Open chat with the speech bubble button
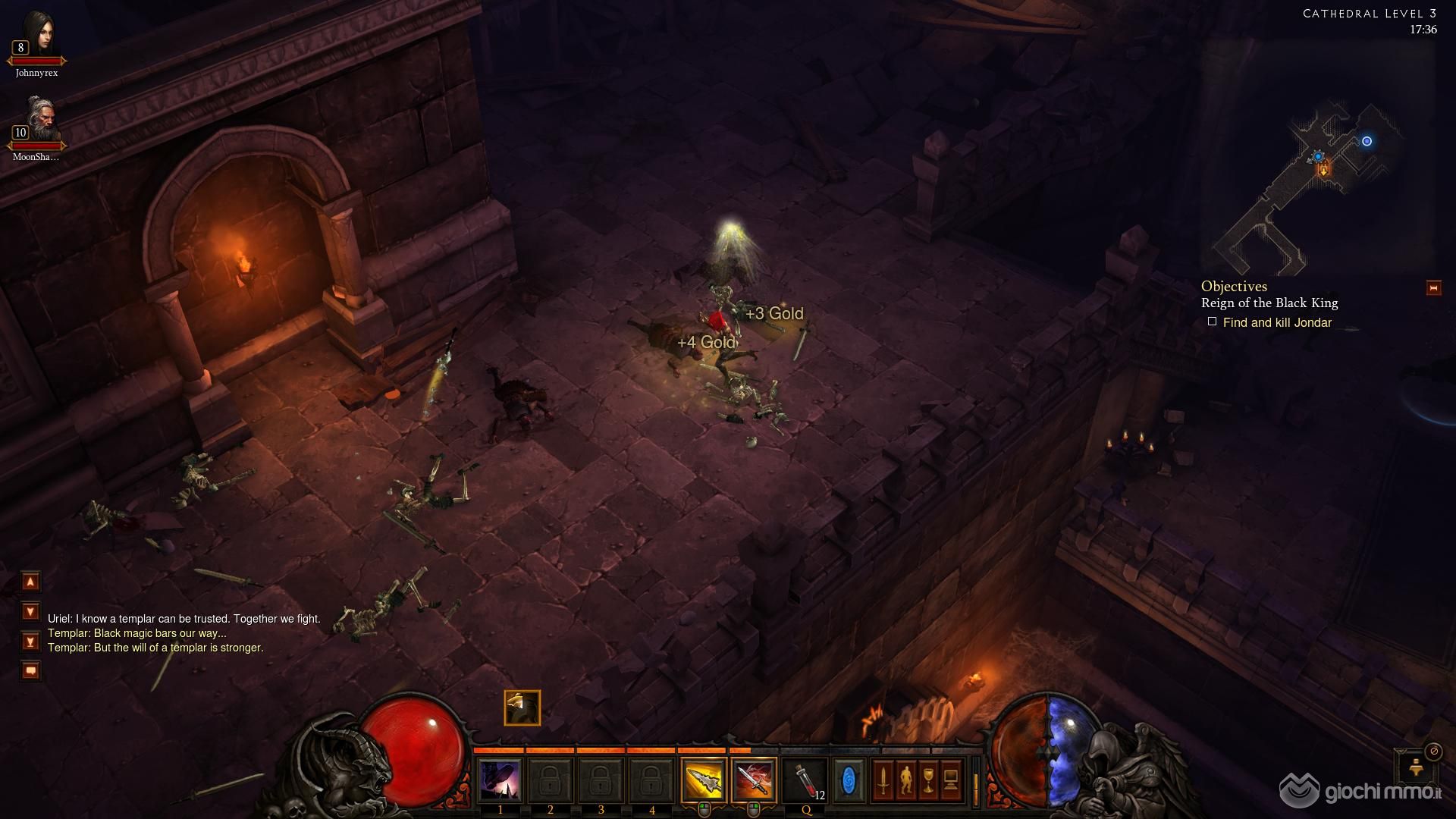The width and height of the screenshot is (1456, 819). click(x=30, y=670)
